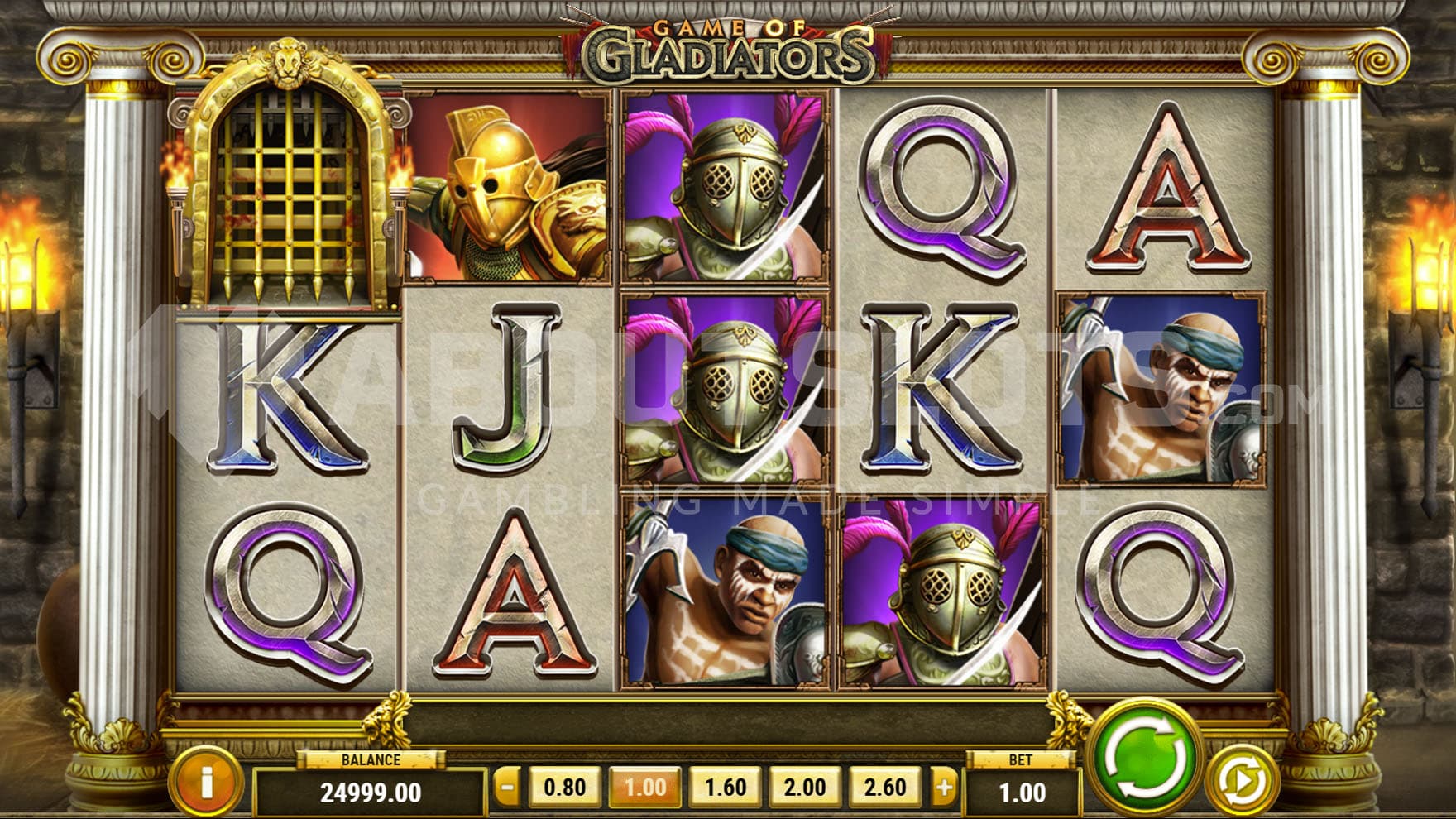Image resolution: width=1456 pixels, height=819 pixels.
Task: Set bet to 1.60
Action: [725, 788]
